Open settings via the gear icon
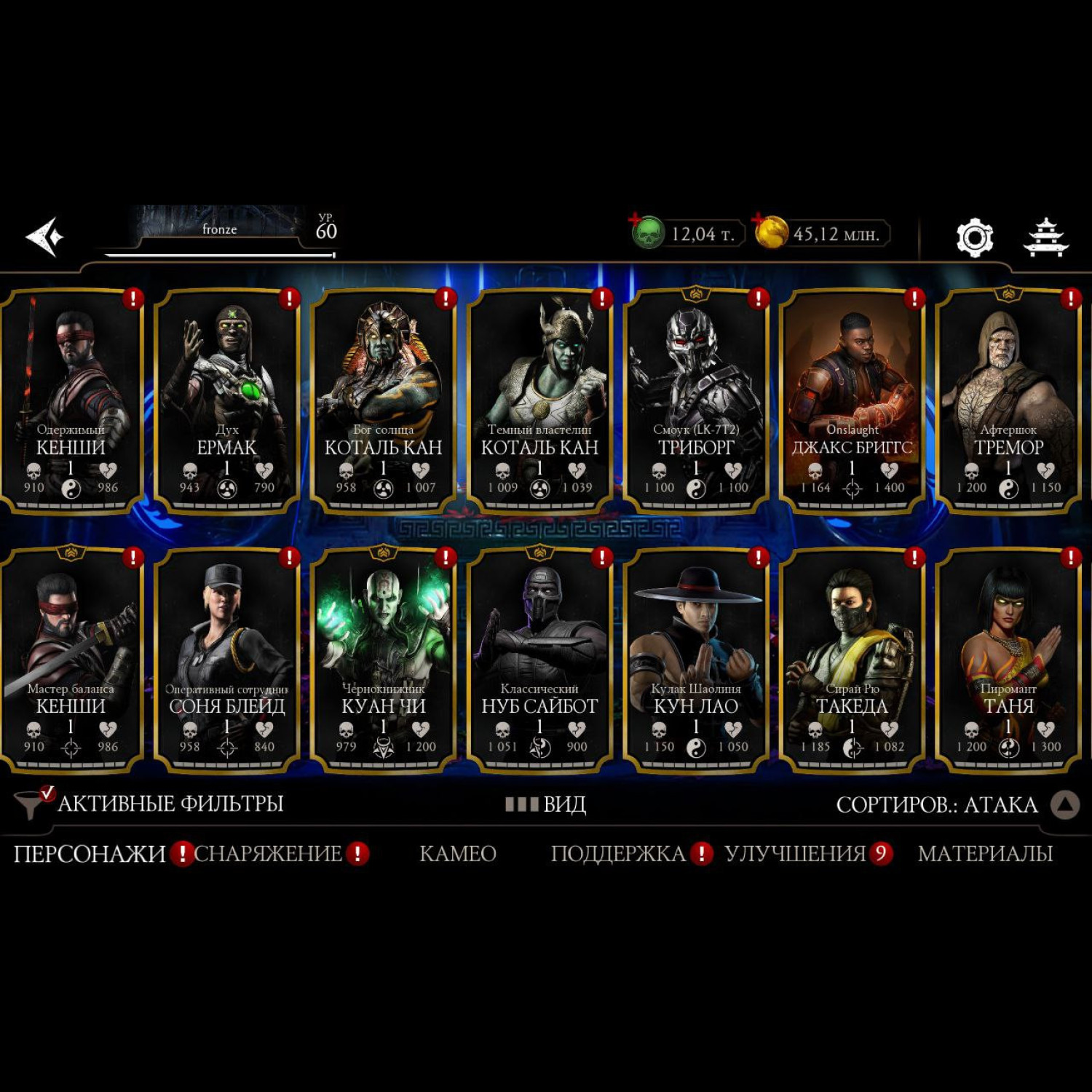1092x1092 pixels. coord(974,237)
